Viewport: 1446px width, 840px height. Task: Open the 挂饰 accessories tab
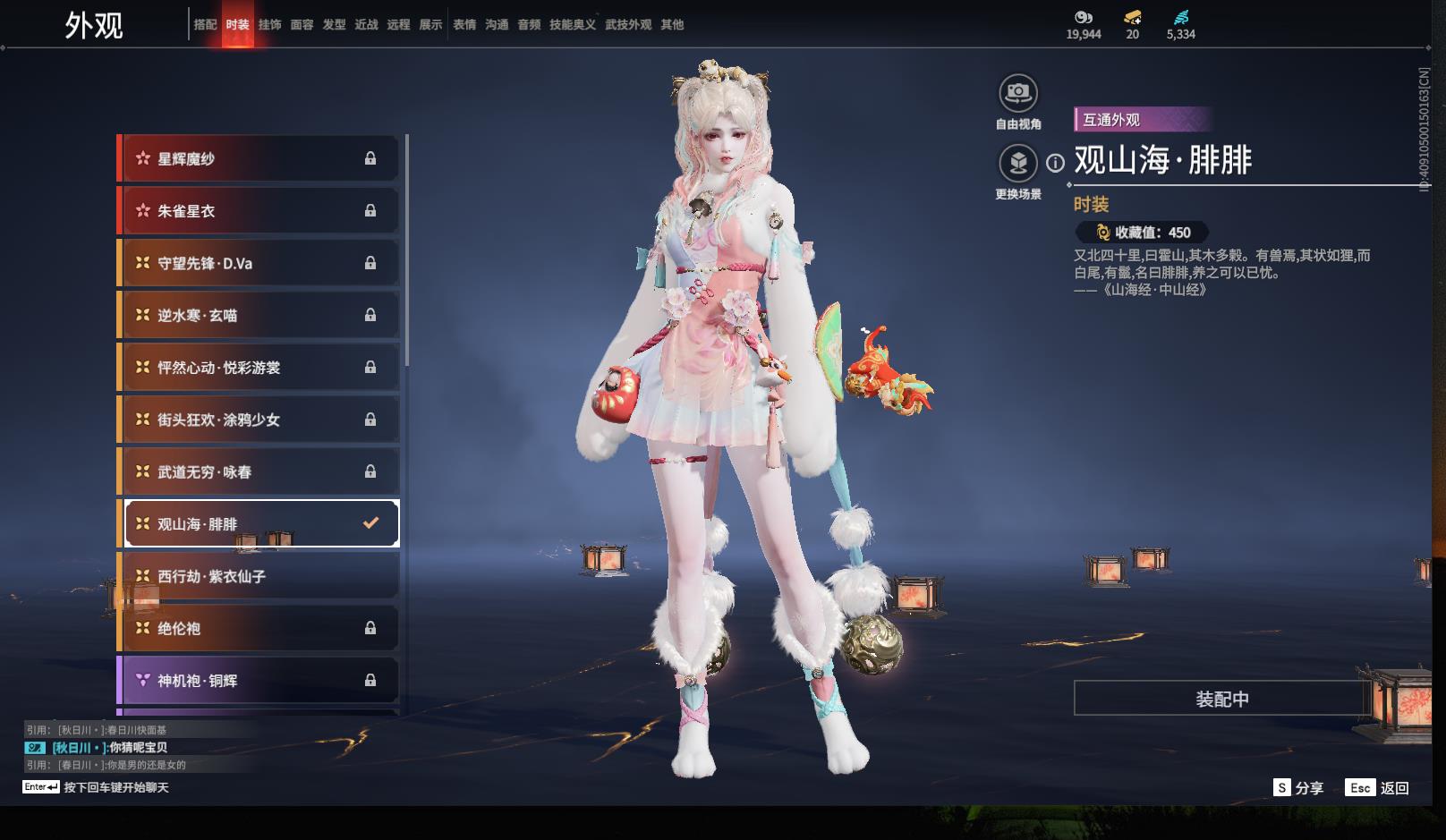click(x=269, y=25)
